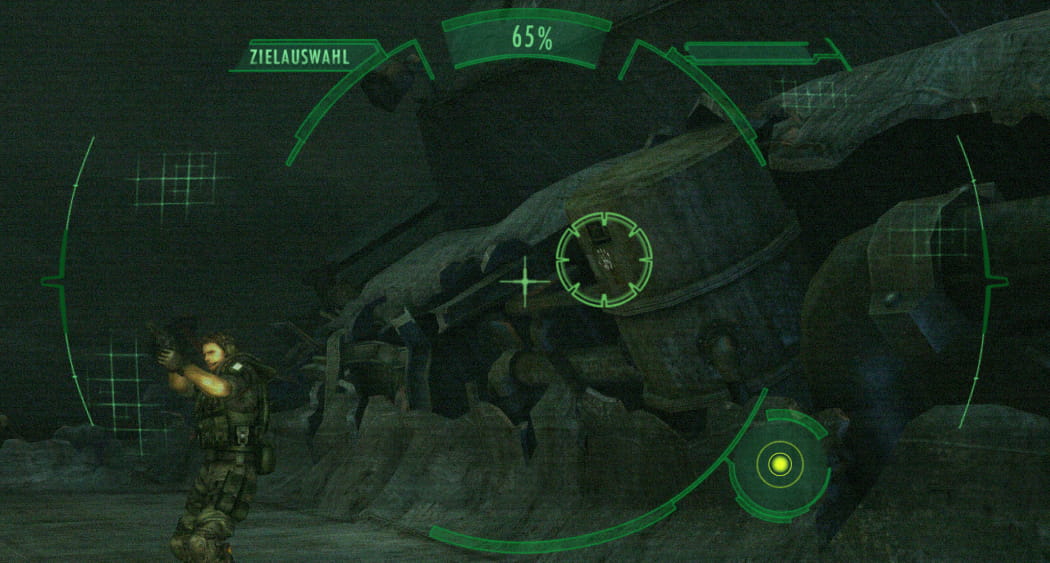Select the circular scan target marker

click(x=604, y=259)
